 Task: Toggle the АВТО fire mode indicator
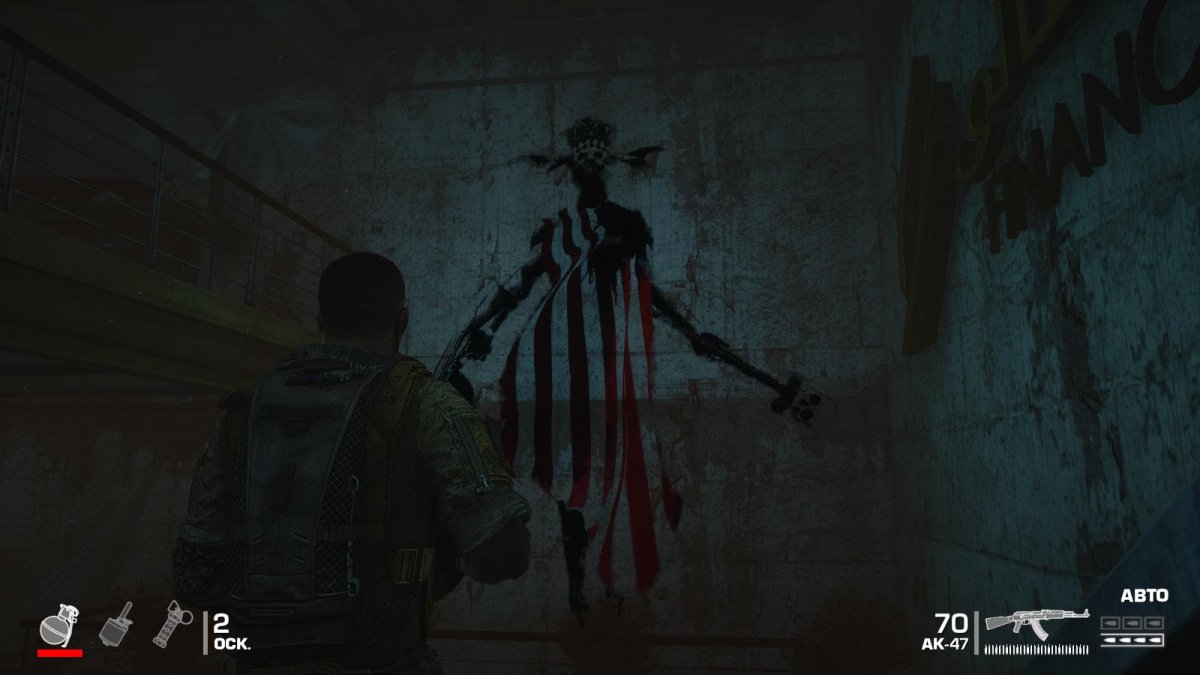tap(1144, 596)
